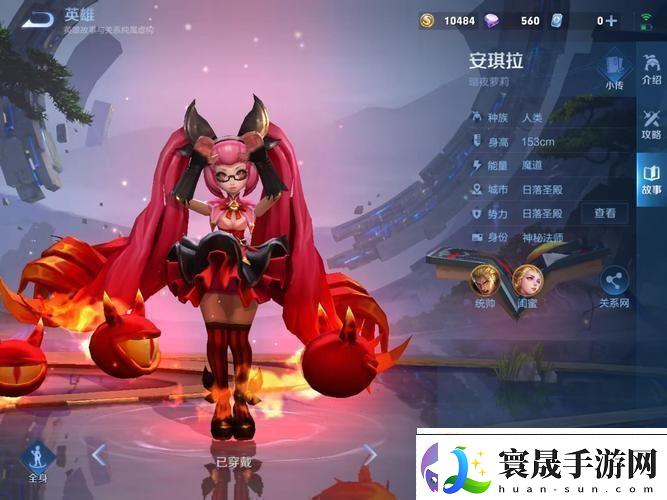This screenshot has height=500, width=667.
Task: Switch to the 攻略 tab
Action: click(x=651, y=123)
